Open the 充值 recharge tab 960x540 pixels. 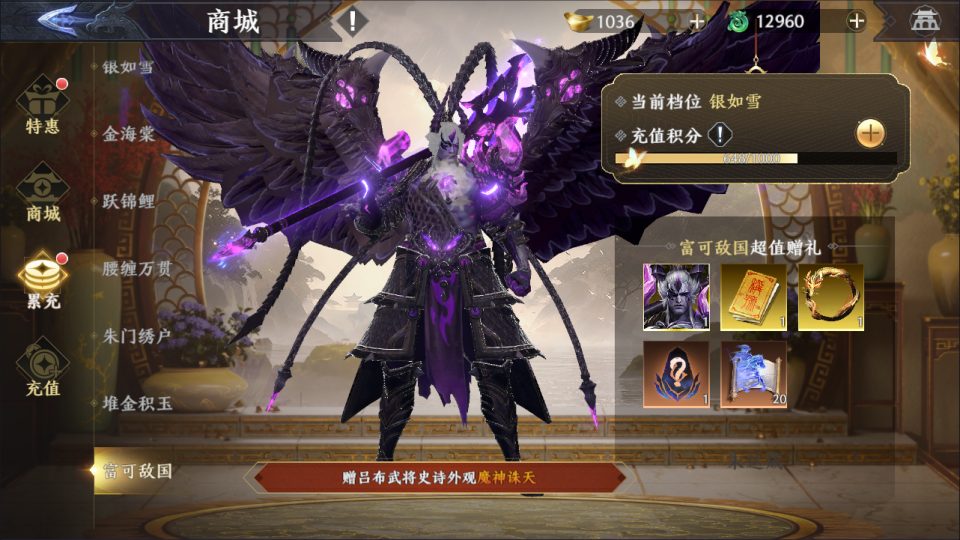(x=43, y=367)
